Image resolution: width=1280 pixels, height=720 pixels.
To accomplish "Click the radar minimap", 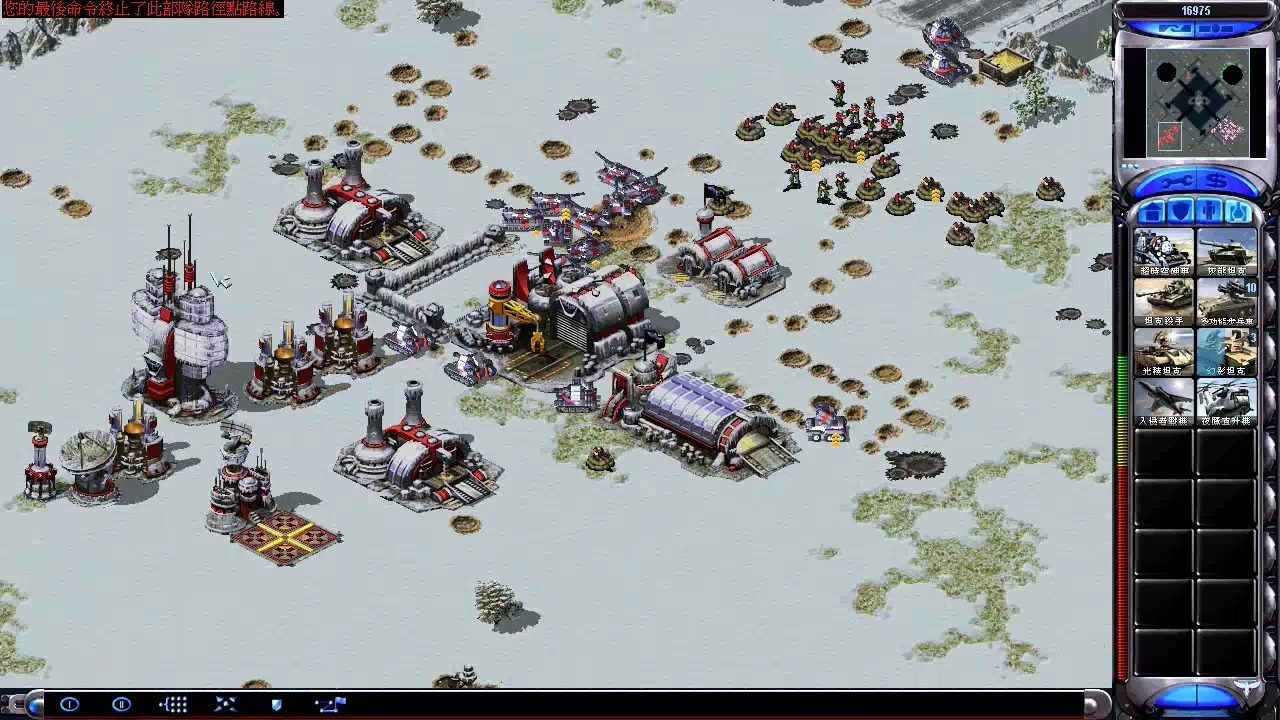I will tap(1198, 102).
